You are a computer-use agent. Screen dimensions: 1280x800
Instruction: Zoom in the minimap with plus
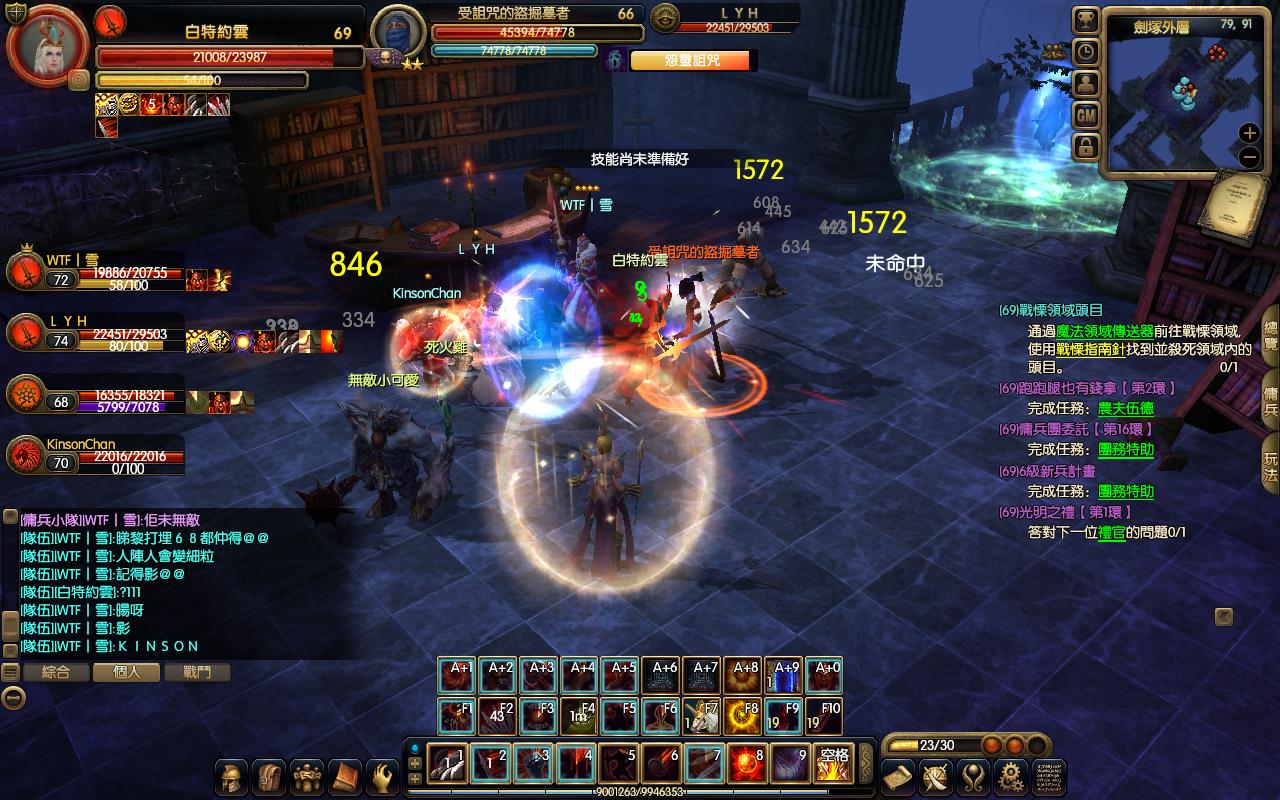1249,133
